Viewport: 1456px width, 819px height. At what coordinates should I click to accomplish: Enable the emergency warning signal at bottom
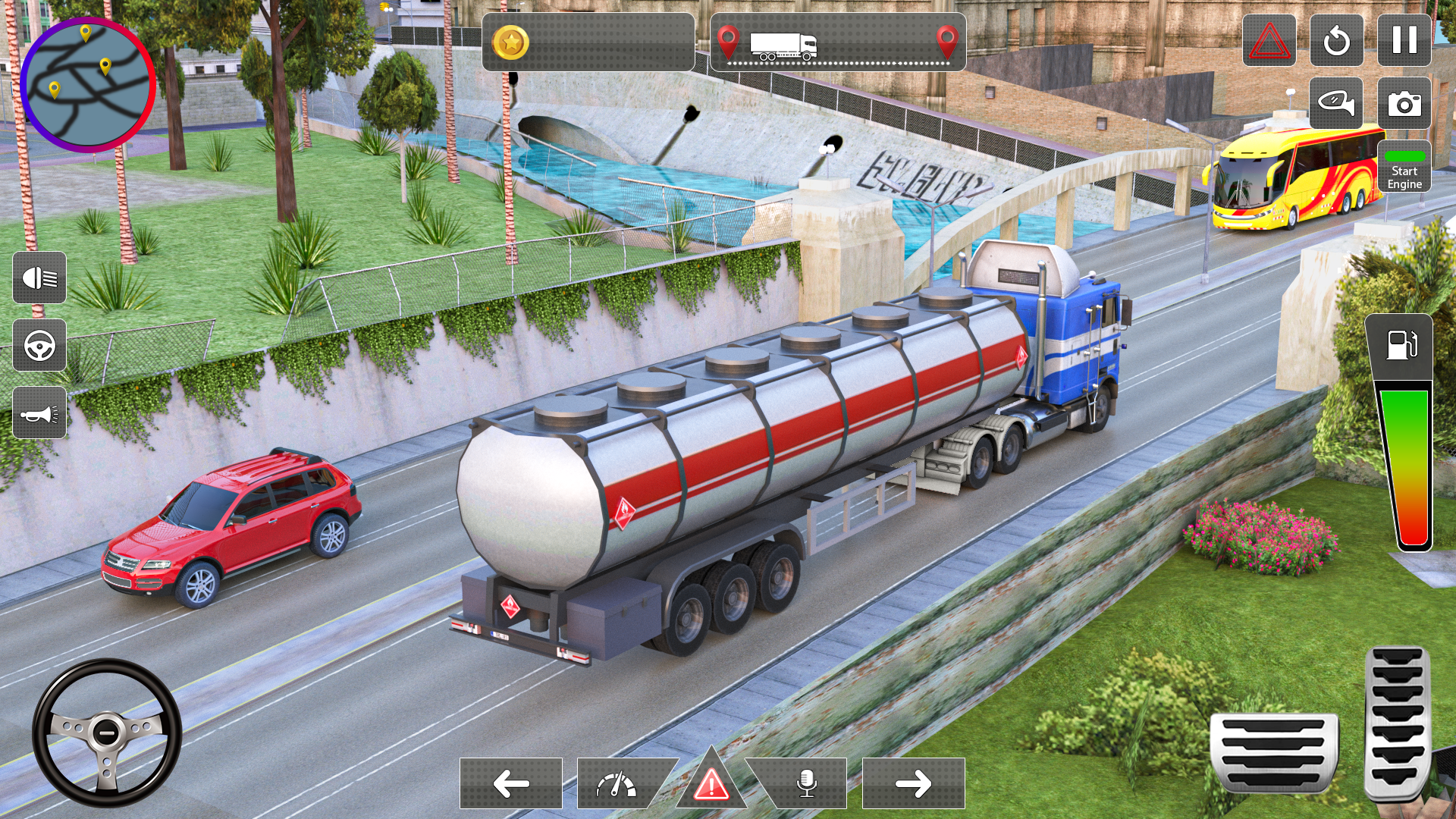click(711, 786)
